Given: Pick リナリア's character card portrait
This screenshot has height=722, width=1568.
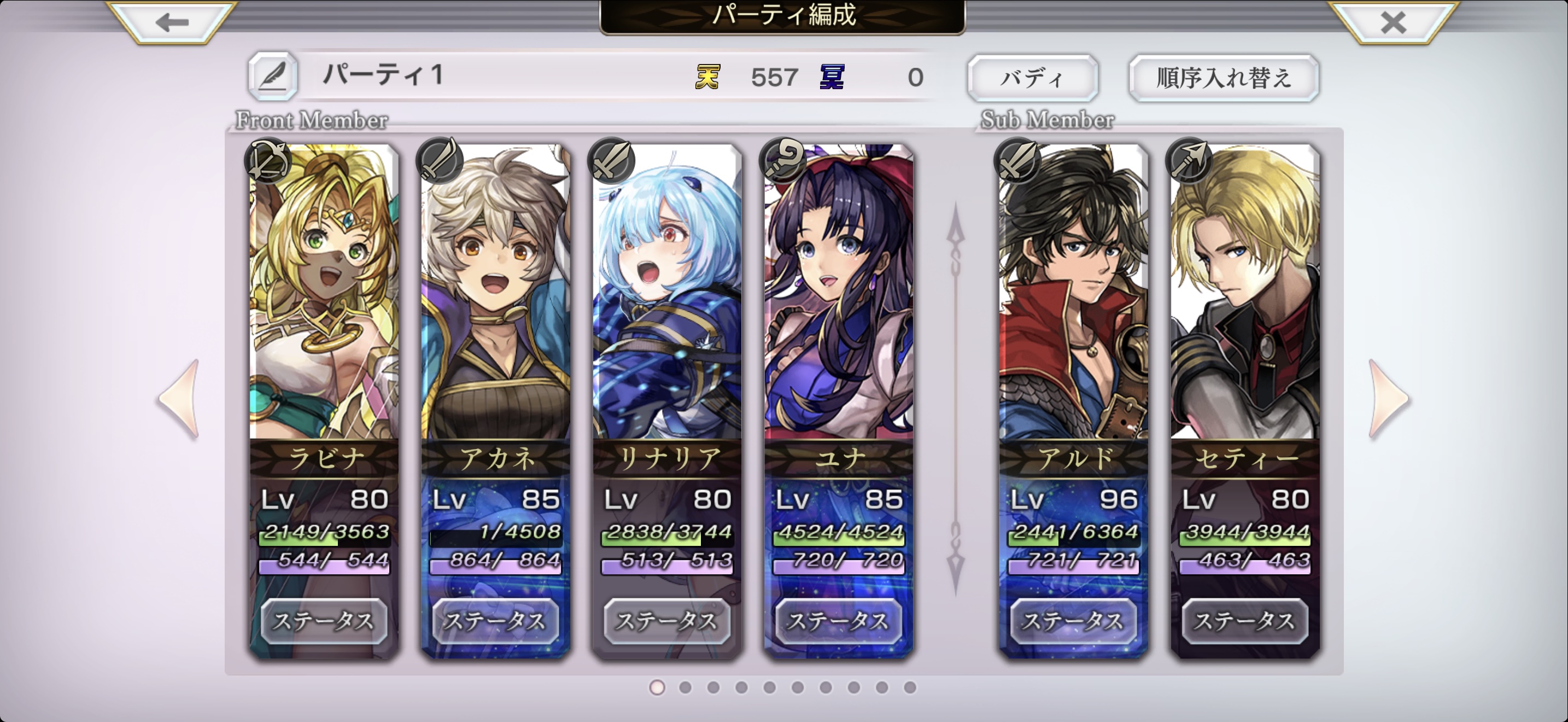Looking at the screenshot, I should point(667,292).
